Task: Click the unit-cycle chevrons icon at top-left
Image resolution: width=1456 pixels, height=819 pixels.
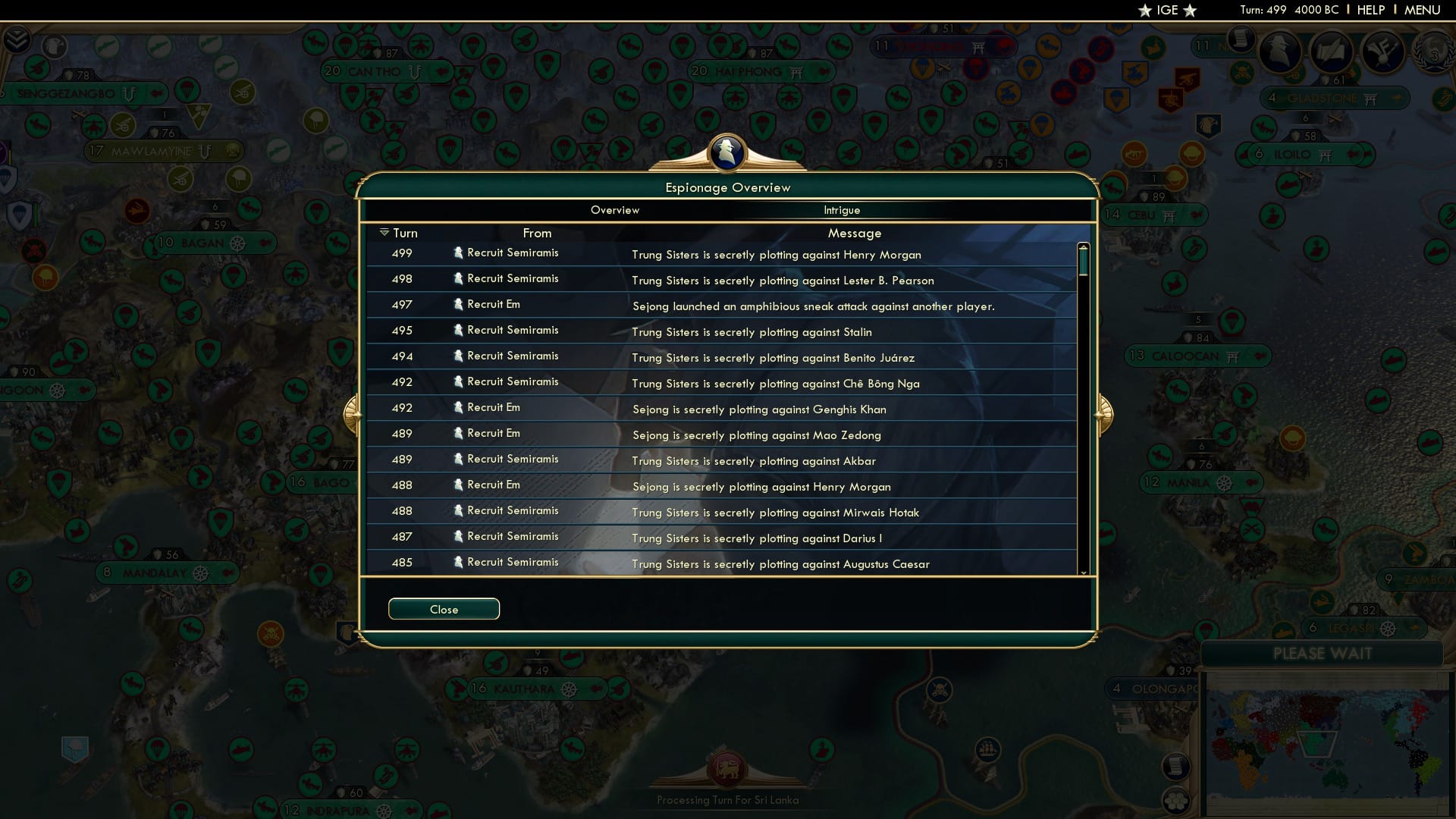Action: pyautogui.click(x=17, y=39)
